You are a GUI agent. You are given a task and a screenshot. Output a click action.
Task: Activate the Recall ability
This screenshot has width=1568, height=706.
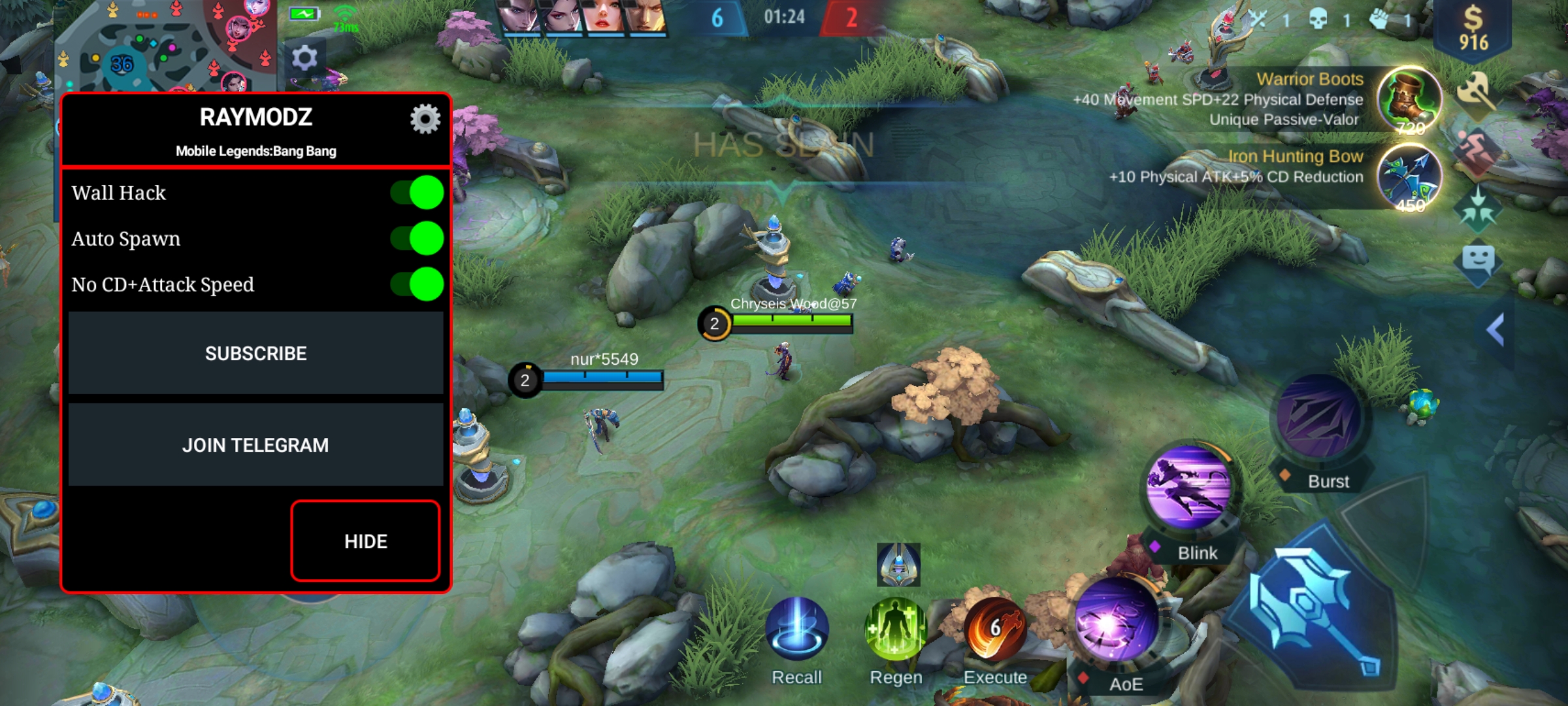pyautogui.click(x=796, y=629)
